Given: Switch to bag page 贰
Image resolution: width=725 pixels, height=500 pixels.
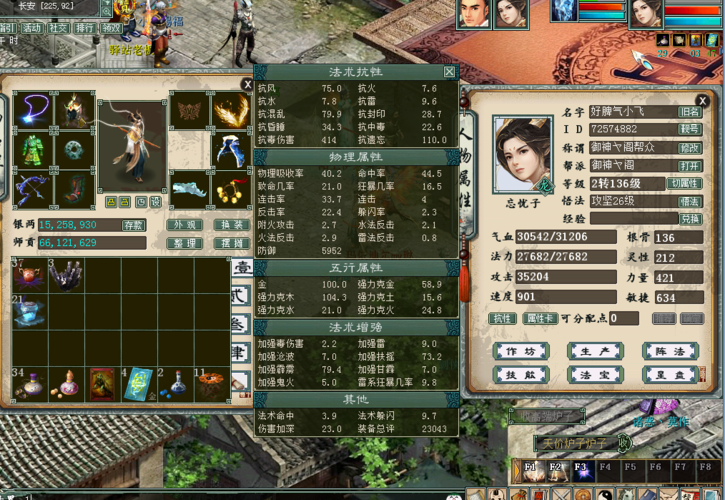Looking at the screenshot, I should [241, 296].
